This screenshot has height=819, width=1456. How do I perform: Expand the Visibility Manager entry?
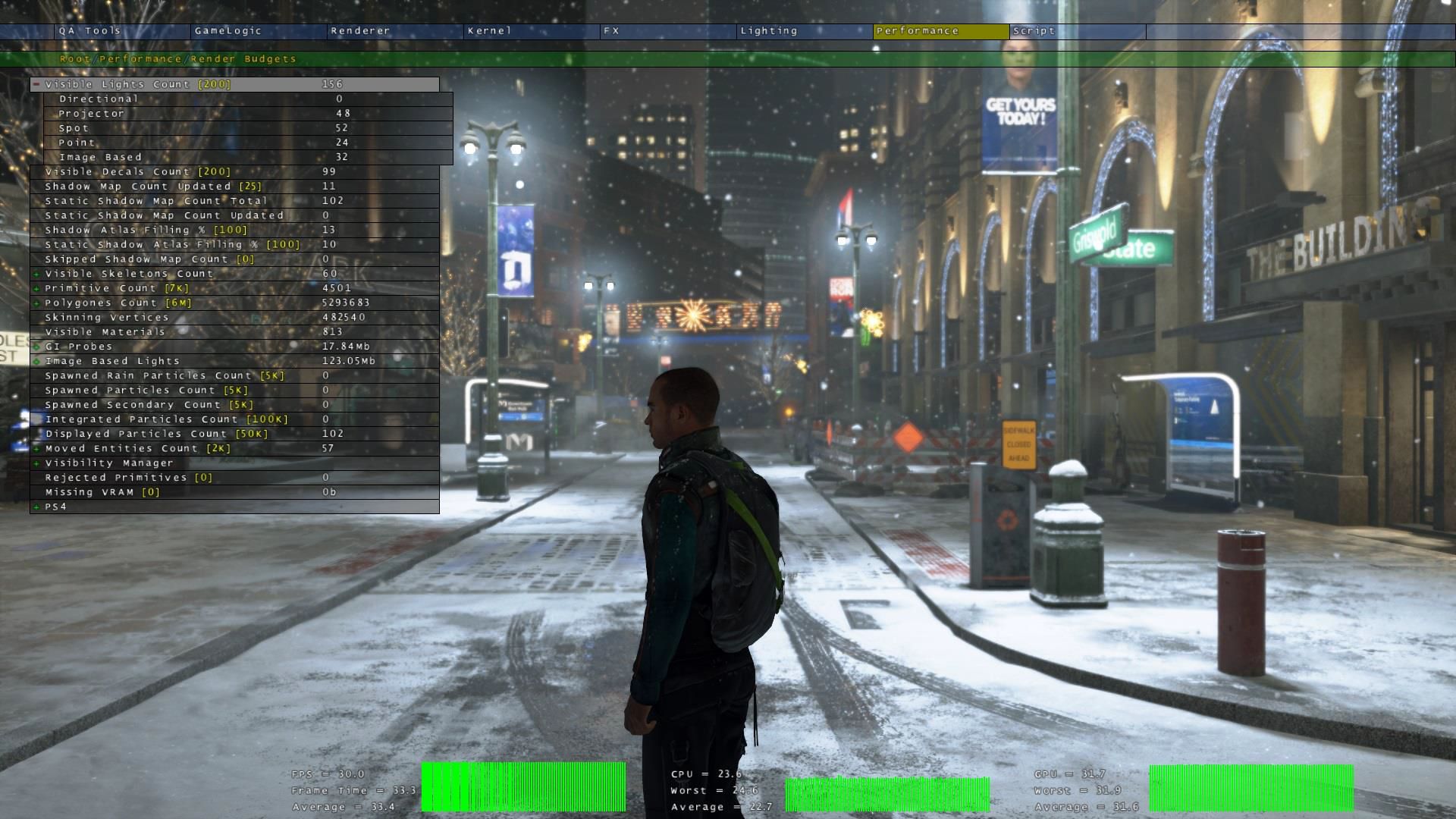[x=36, y=463]
